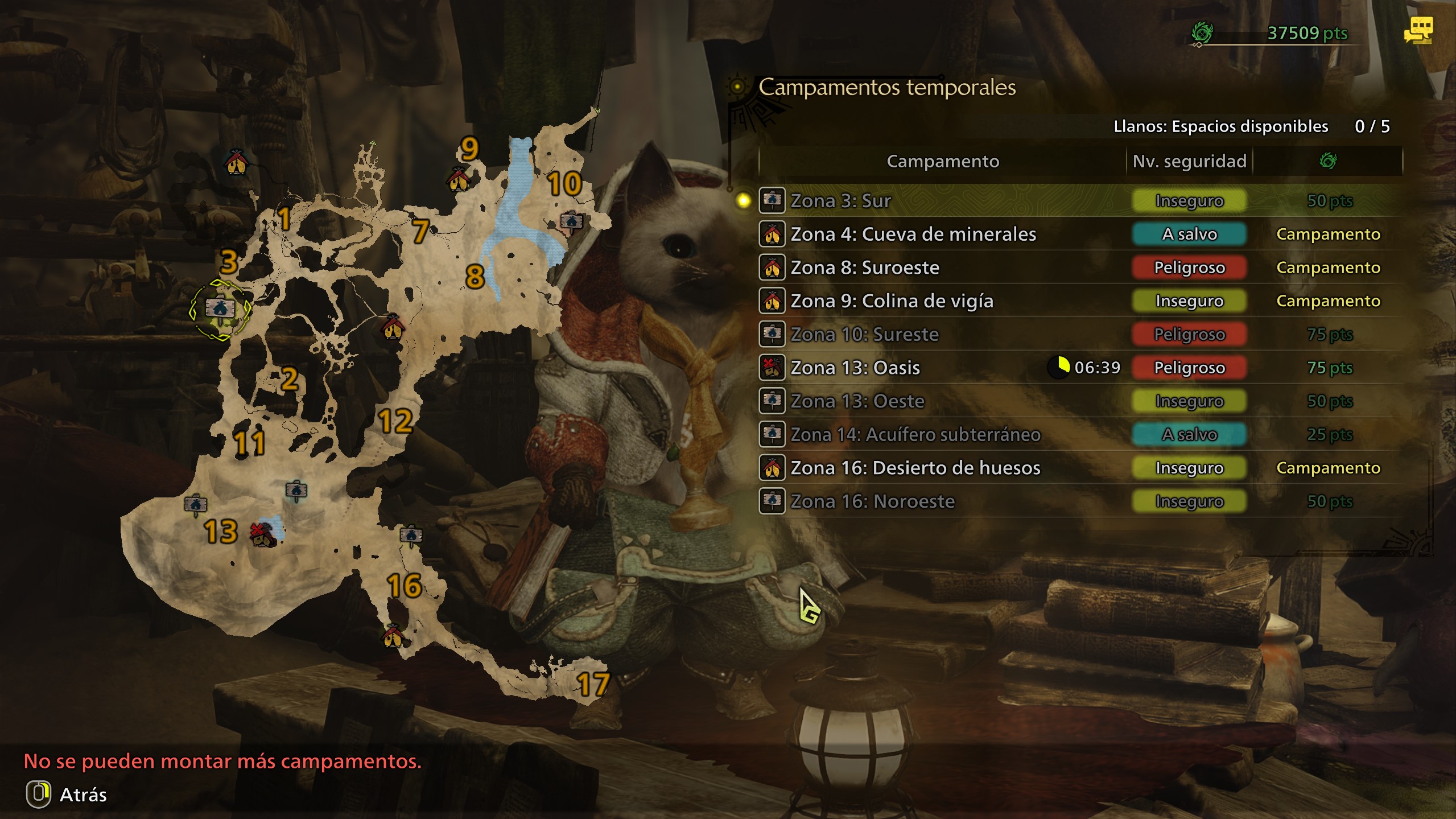Open the yellow chat icon

click(x=1418, y=30)
